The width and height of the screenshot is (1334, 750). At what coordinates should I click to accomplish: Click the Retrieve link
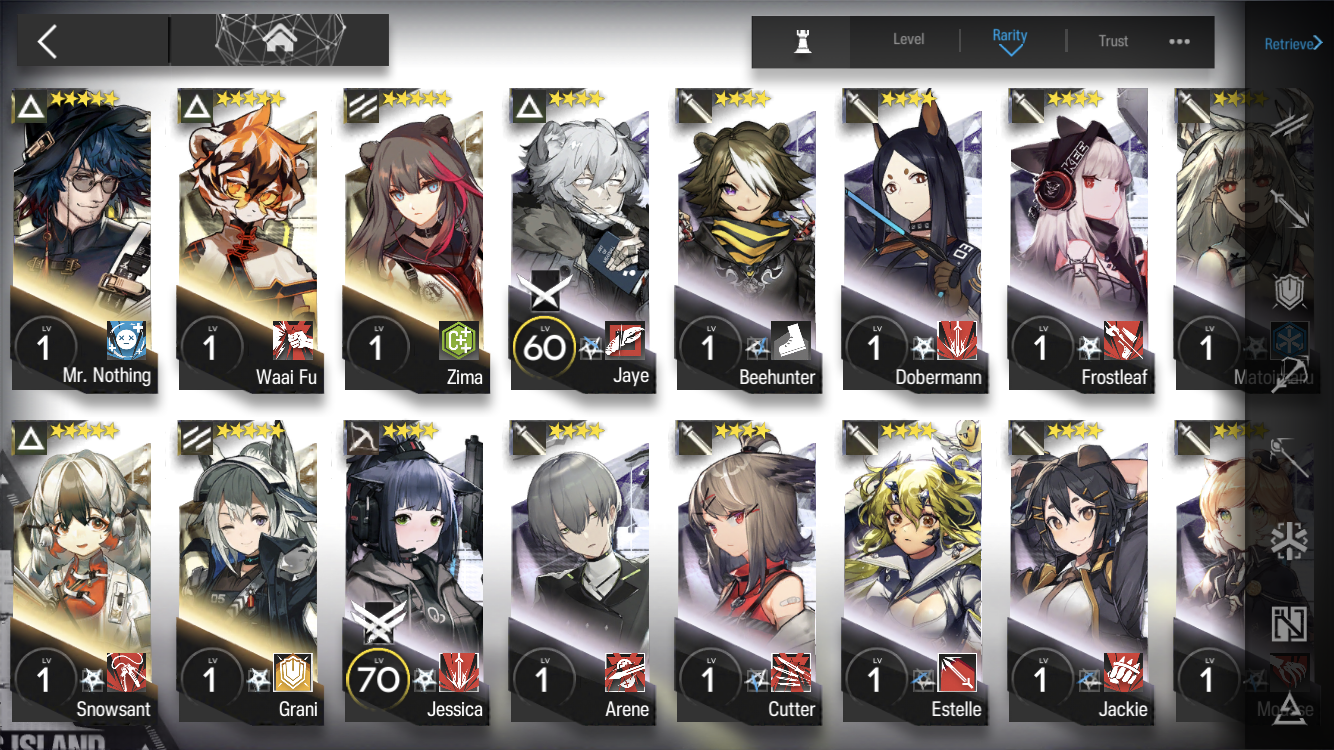(1293, 43)
